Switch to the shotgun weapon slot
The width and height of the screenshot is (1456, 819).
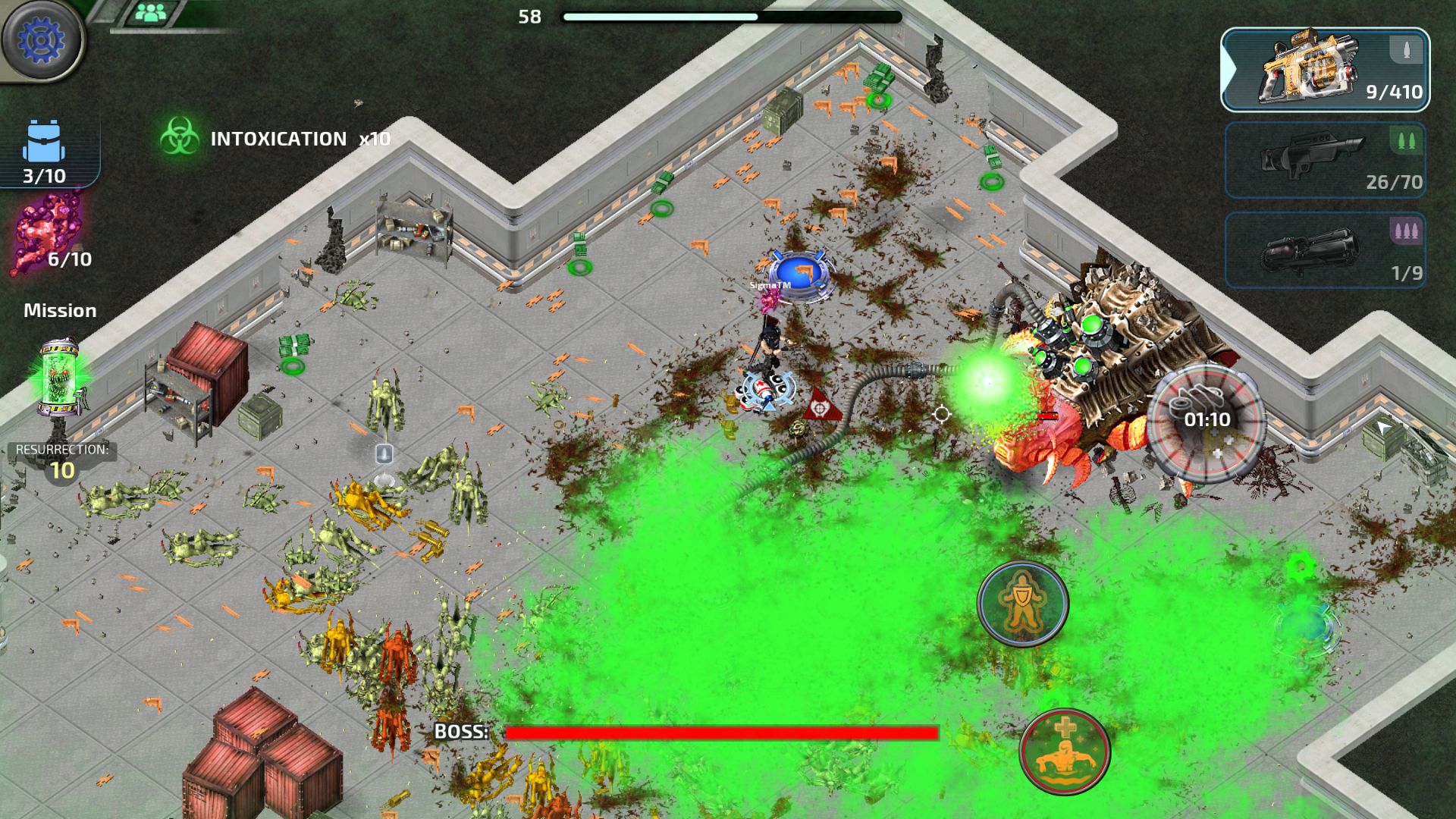[x=1325, y=161]
